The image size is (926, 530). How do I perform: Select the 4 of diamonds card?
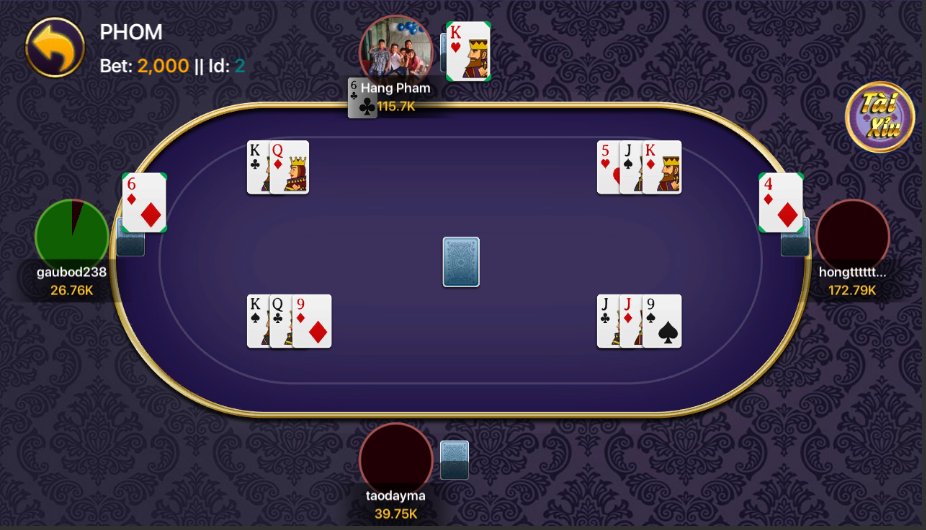(x=781, y=203)
